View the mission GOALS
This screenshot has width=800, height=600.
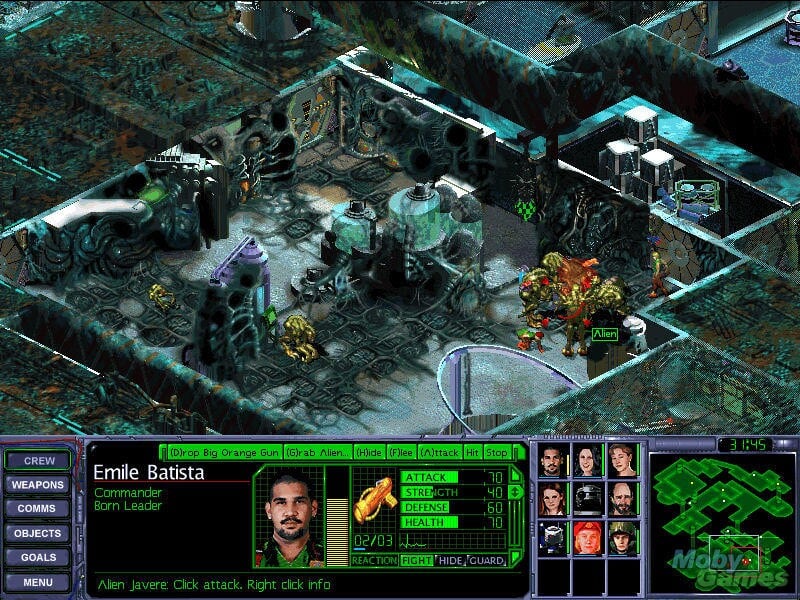point(39,557)
